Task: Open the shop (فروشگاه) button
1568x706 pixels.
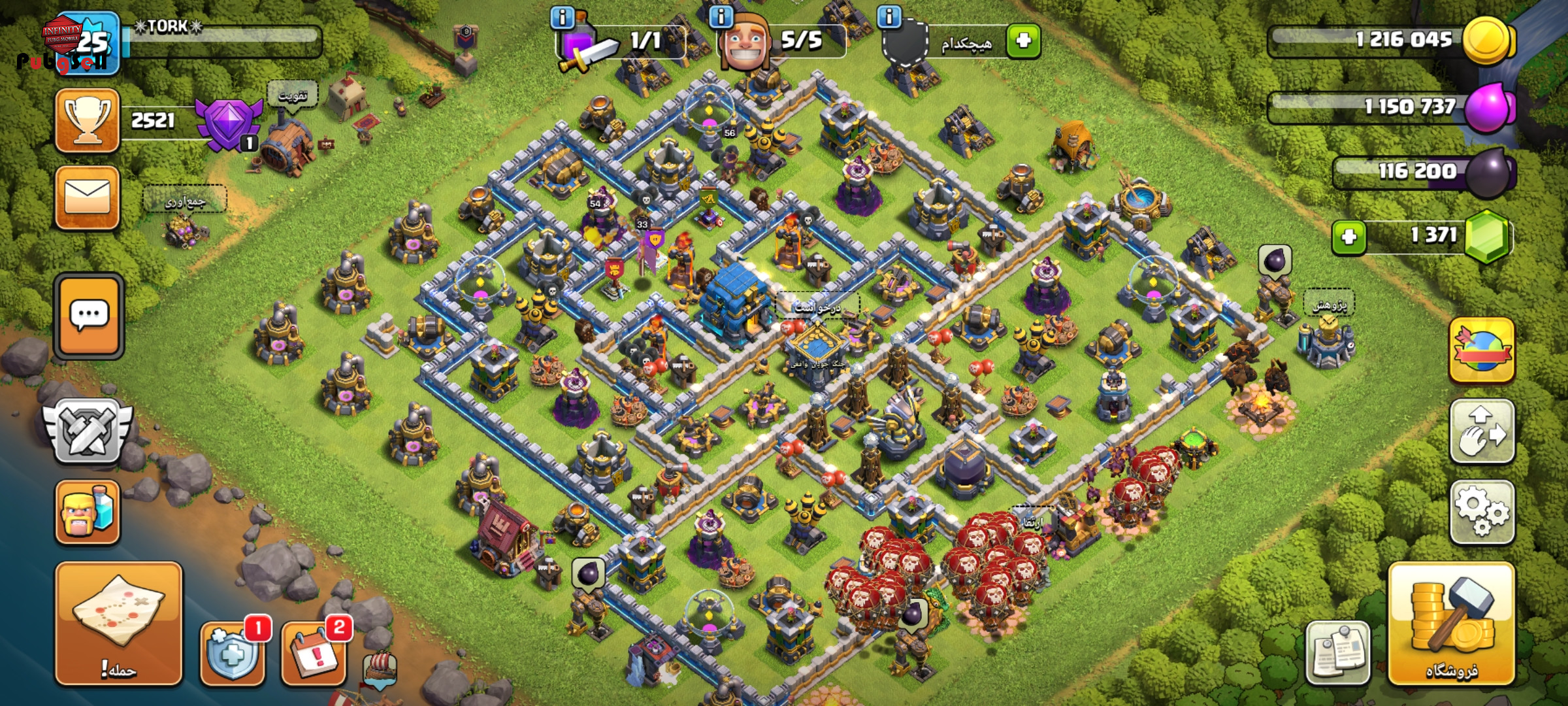Action: [1451, 624]
